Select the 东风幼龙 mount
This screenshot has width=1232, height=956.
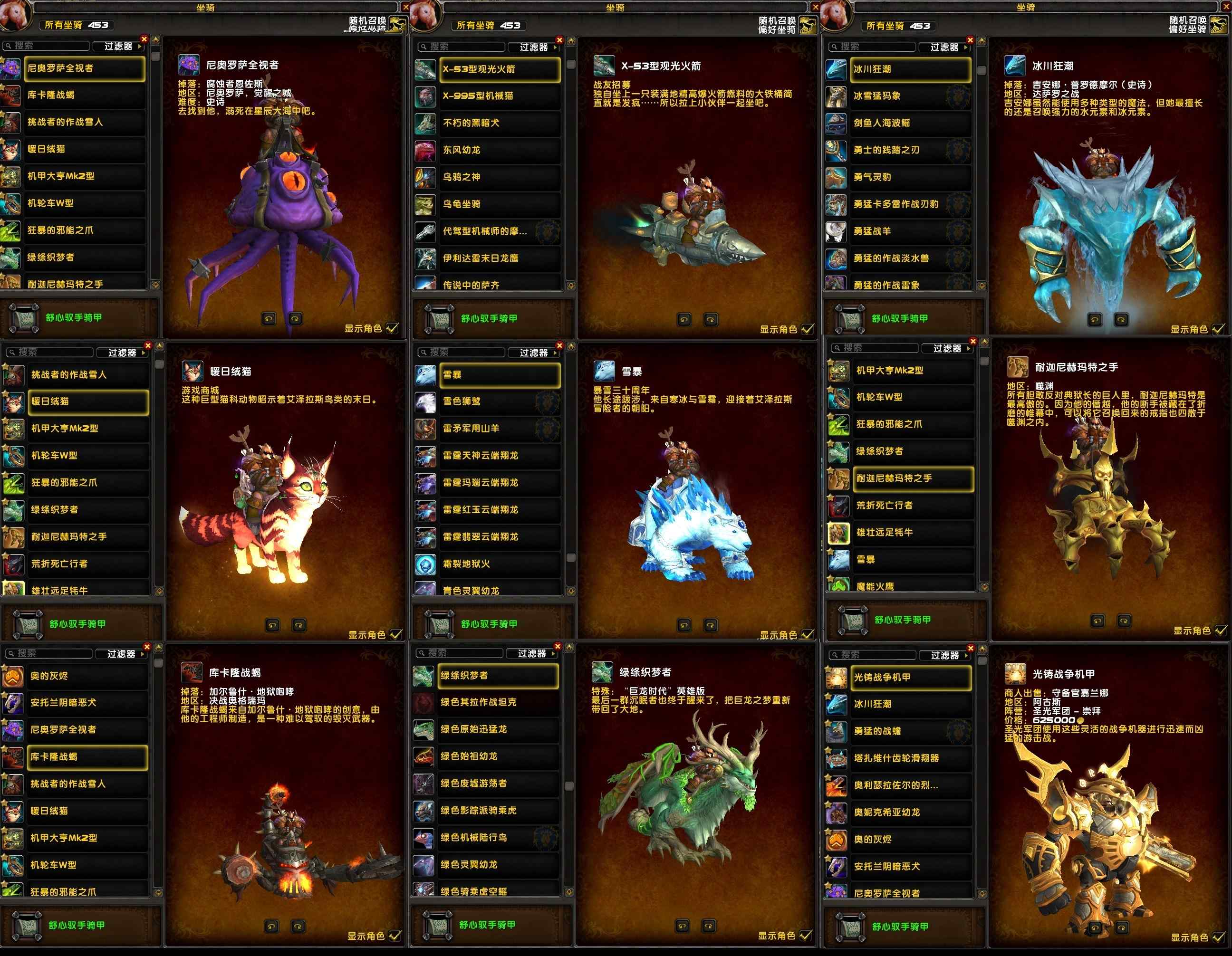(x=499, y=150)
